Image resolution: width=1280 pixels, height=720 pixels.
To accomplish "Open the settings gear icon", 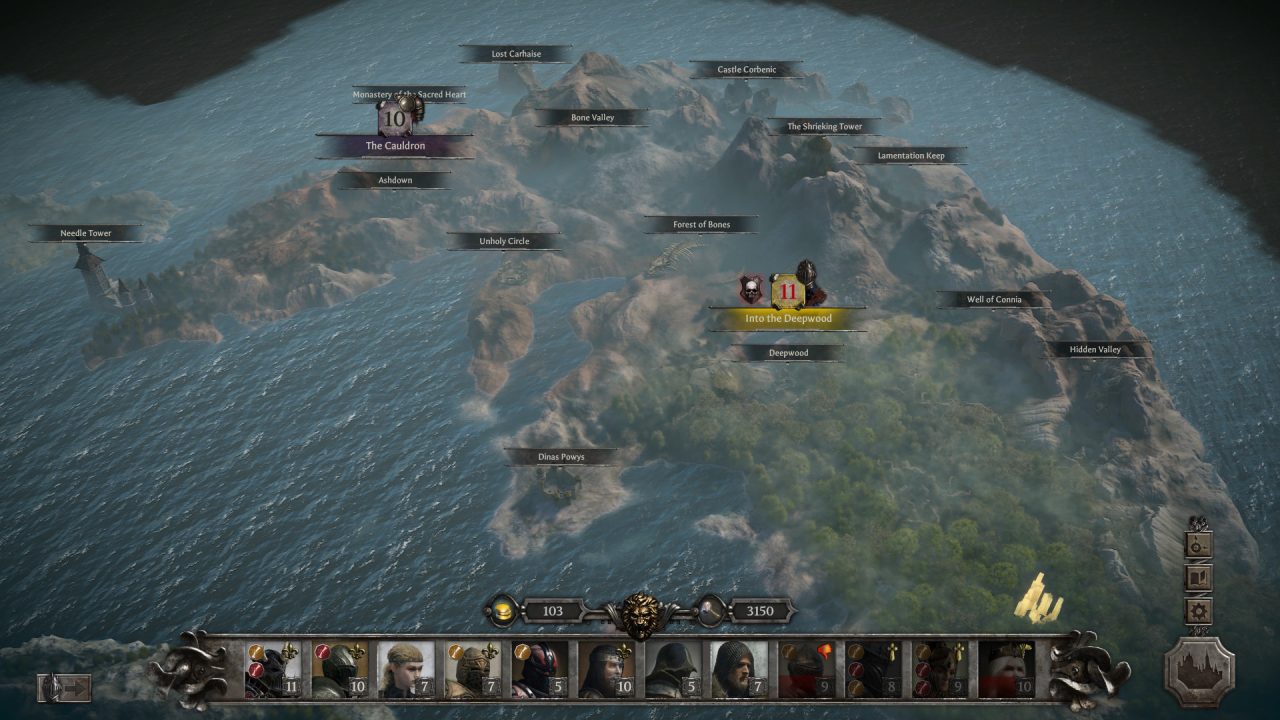I will pos(1199,611).
